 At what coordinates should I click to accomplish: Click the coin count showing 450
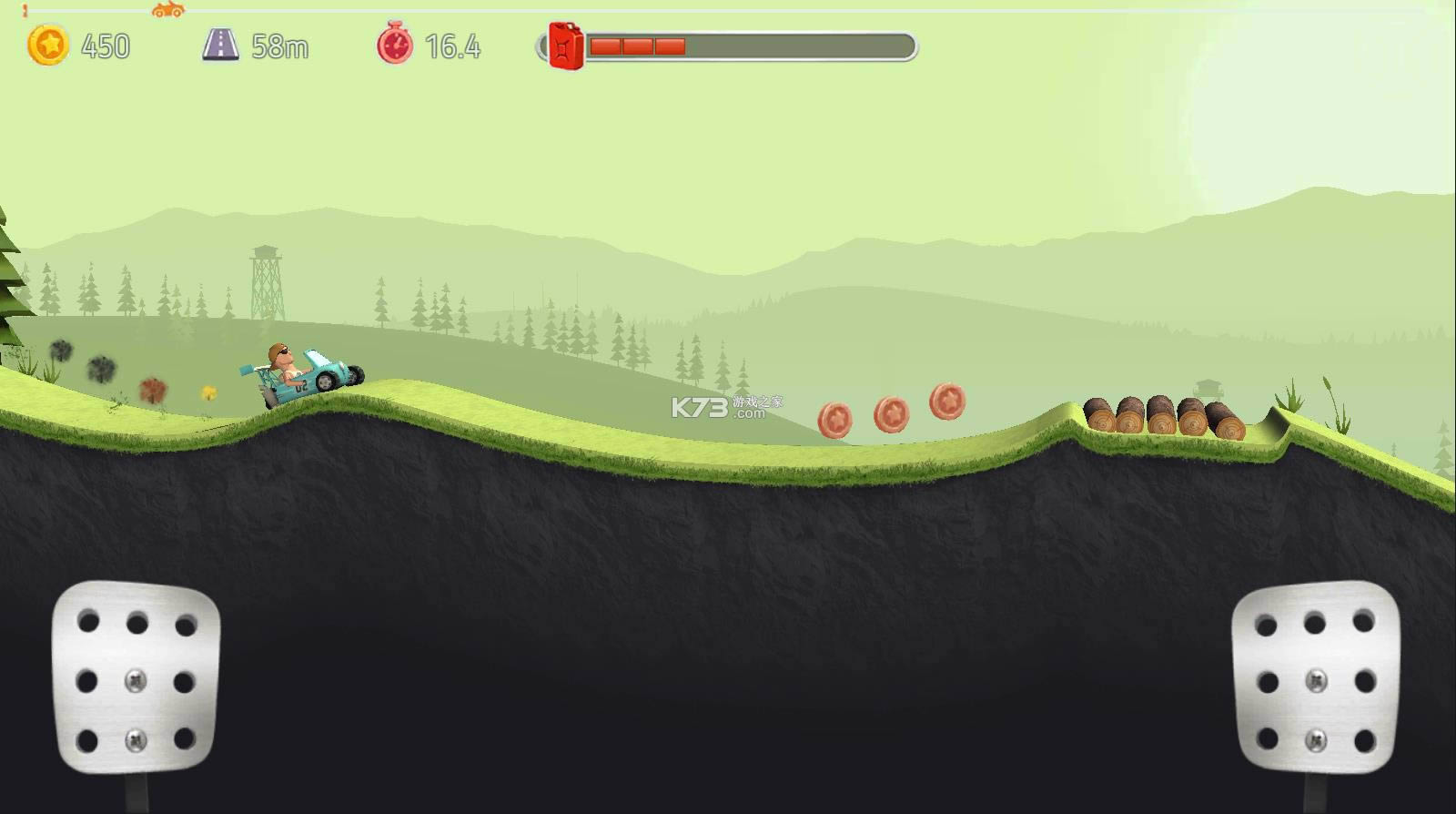click(x=106, y=46)
